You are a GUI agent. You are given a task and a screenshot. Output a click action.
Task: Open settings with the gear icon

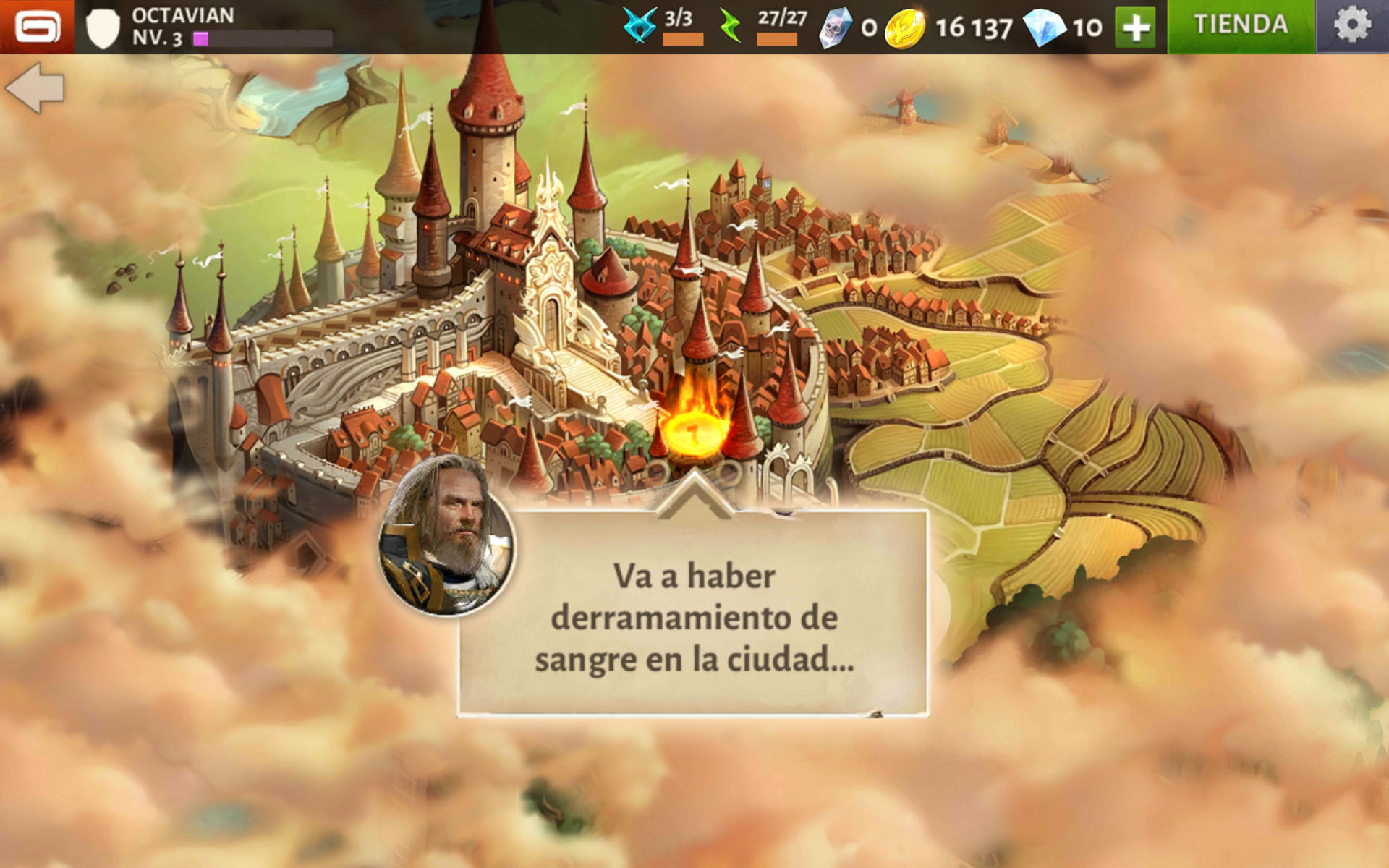1351,26
